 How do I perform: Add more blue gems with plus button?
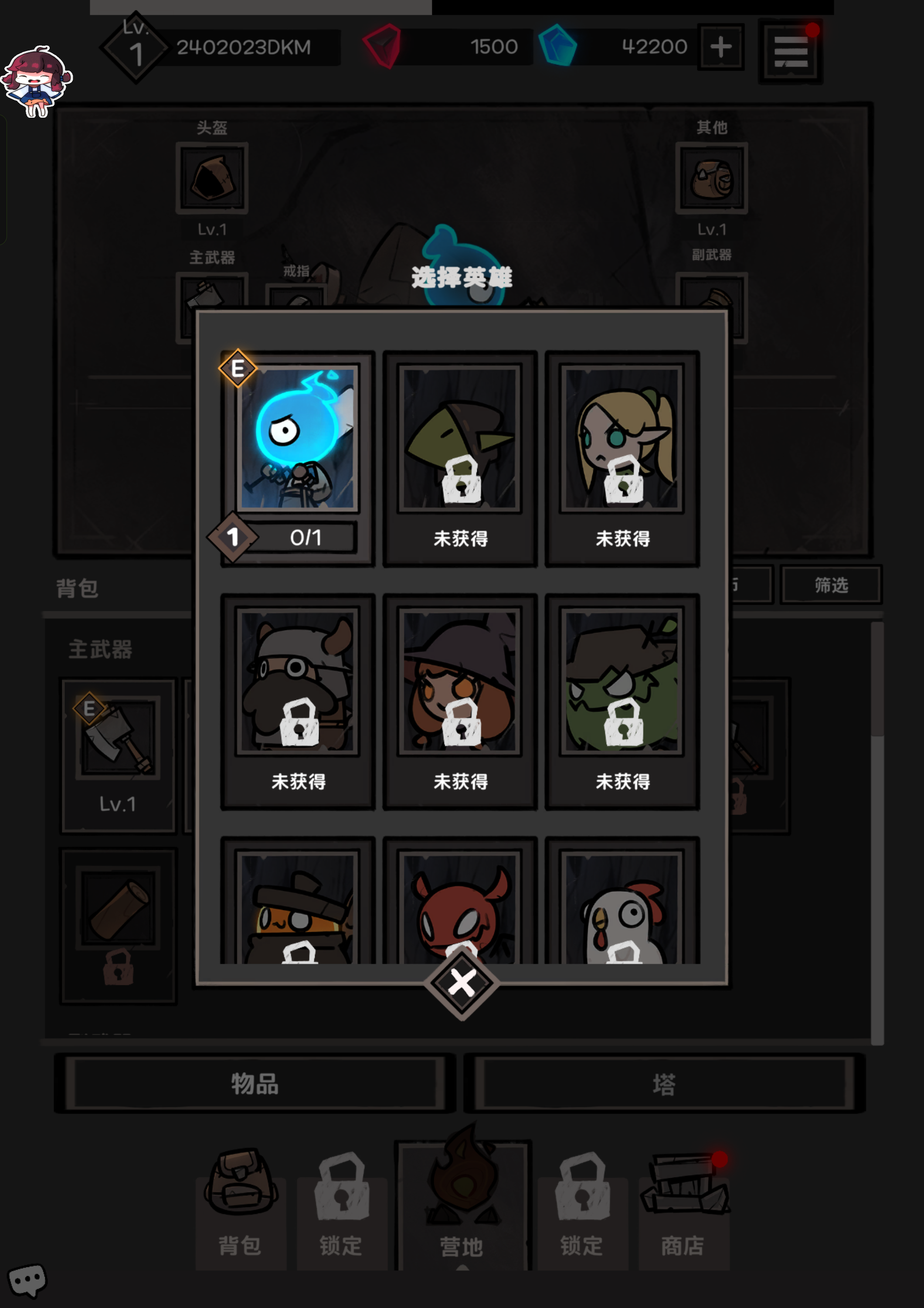[x=721, y=47]
